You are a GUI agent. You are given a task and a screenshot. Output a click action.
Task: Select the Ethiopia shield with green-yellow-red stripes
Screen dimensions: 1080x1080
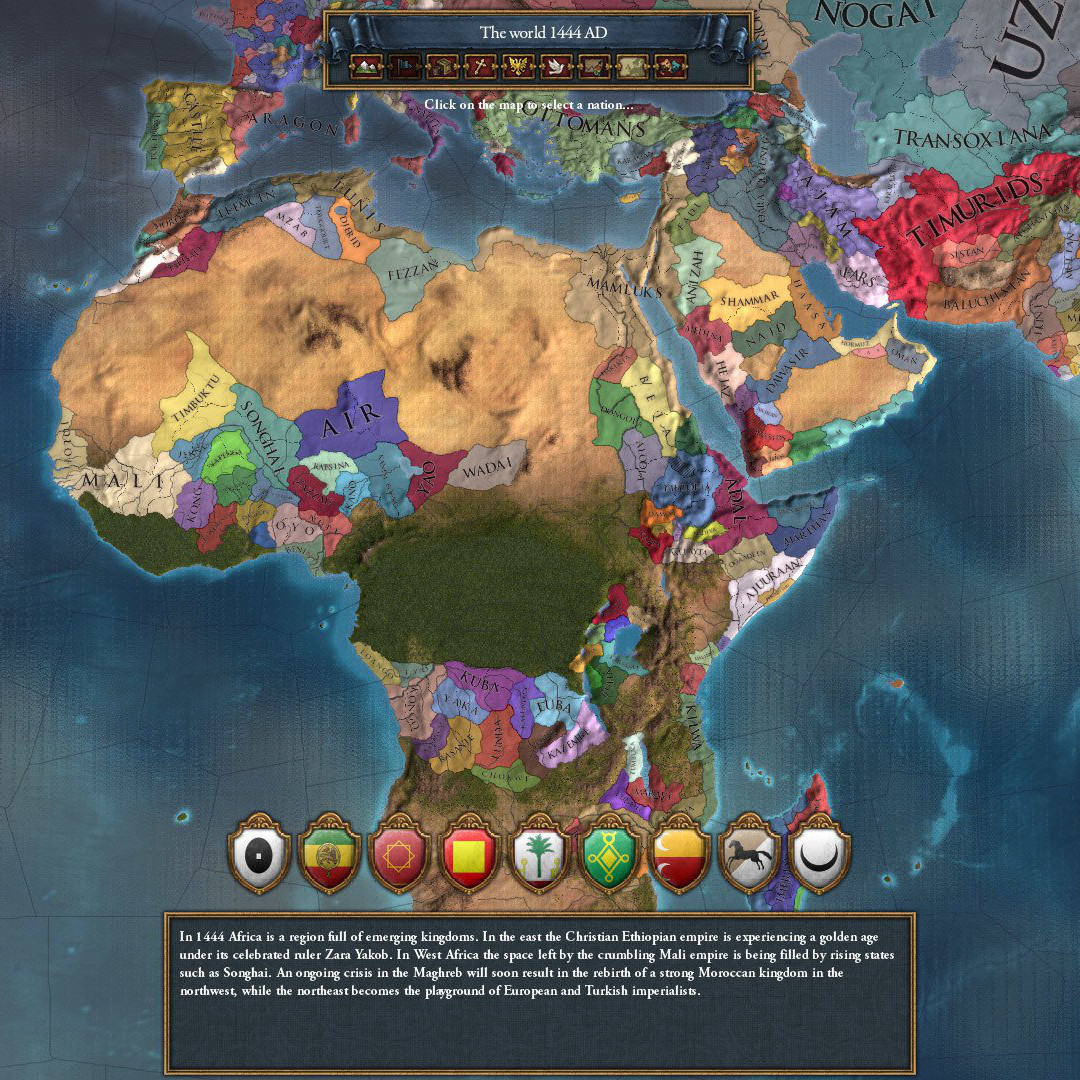point(330,856)
